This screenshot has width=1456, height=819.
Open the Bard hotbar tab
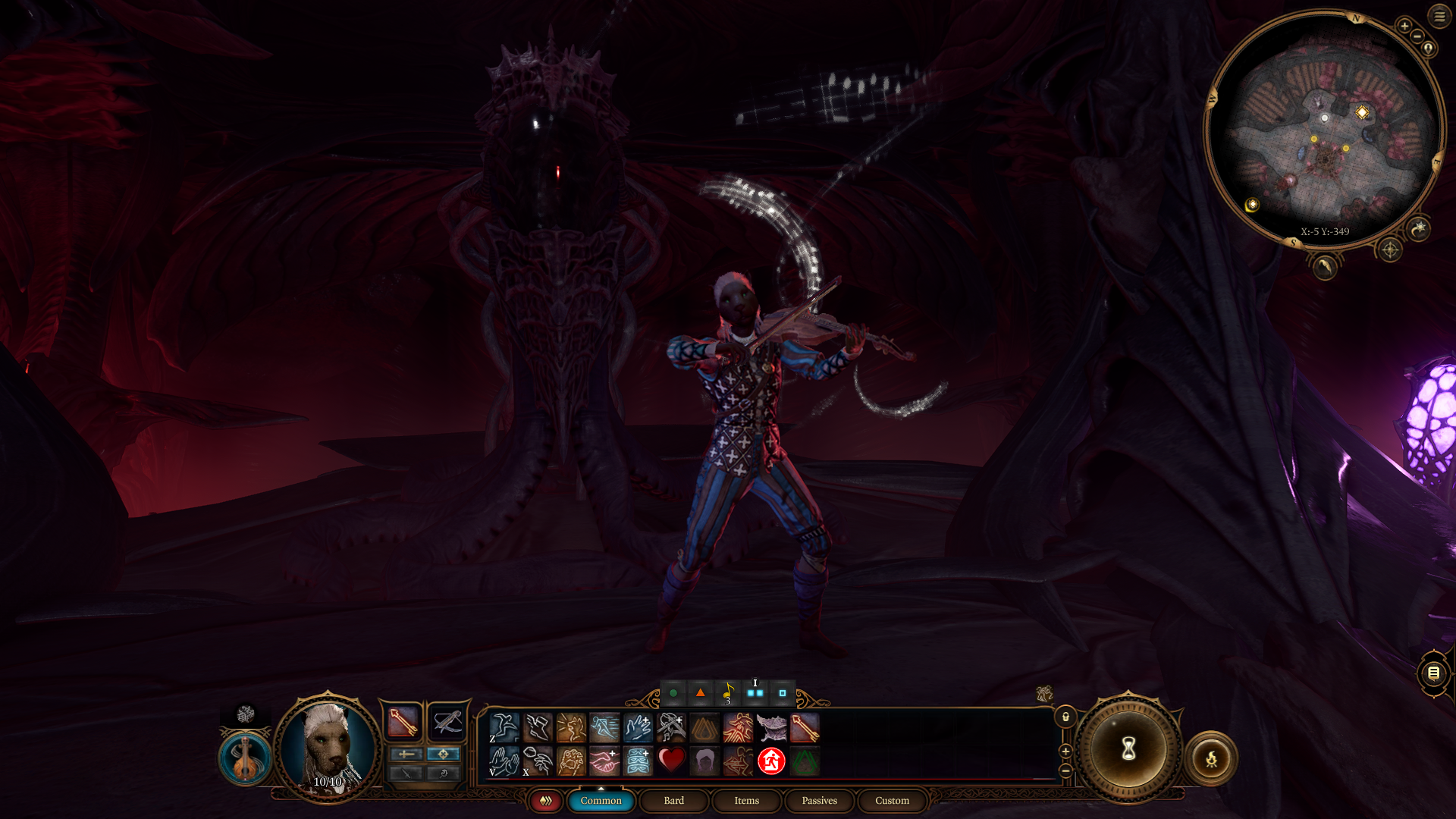coord(673,801)
